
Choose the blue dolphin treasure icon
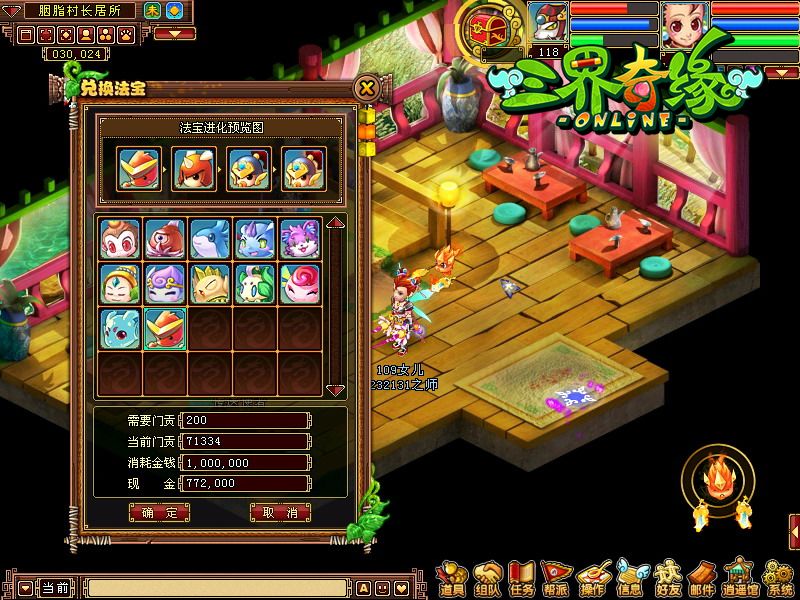pyautogui.click(x=209, y=239)
